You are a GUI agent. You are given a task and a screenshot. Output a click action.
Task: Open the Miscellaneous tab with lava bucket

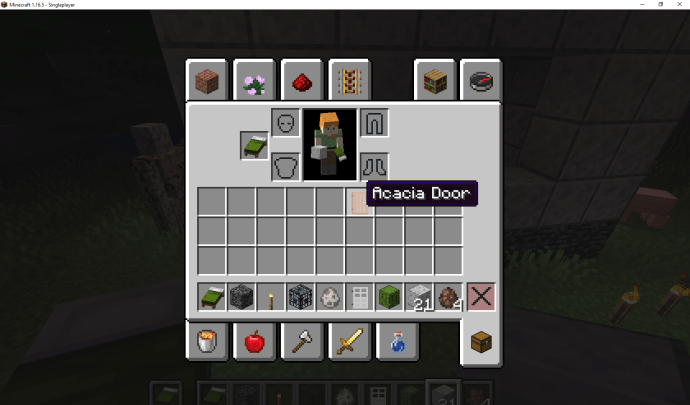pos(206,342)
